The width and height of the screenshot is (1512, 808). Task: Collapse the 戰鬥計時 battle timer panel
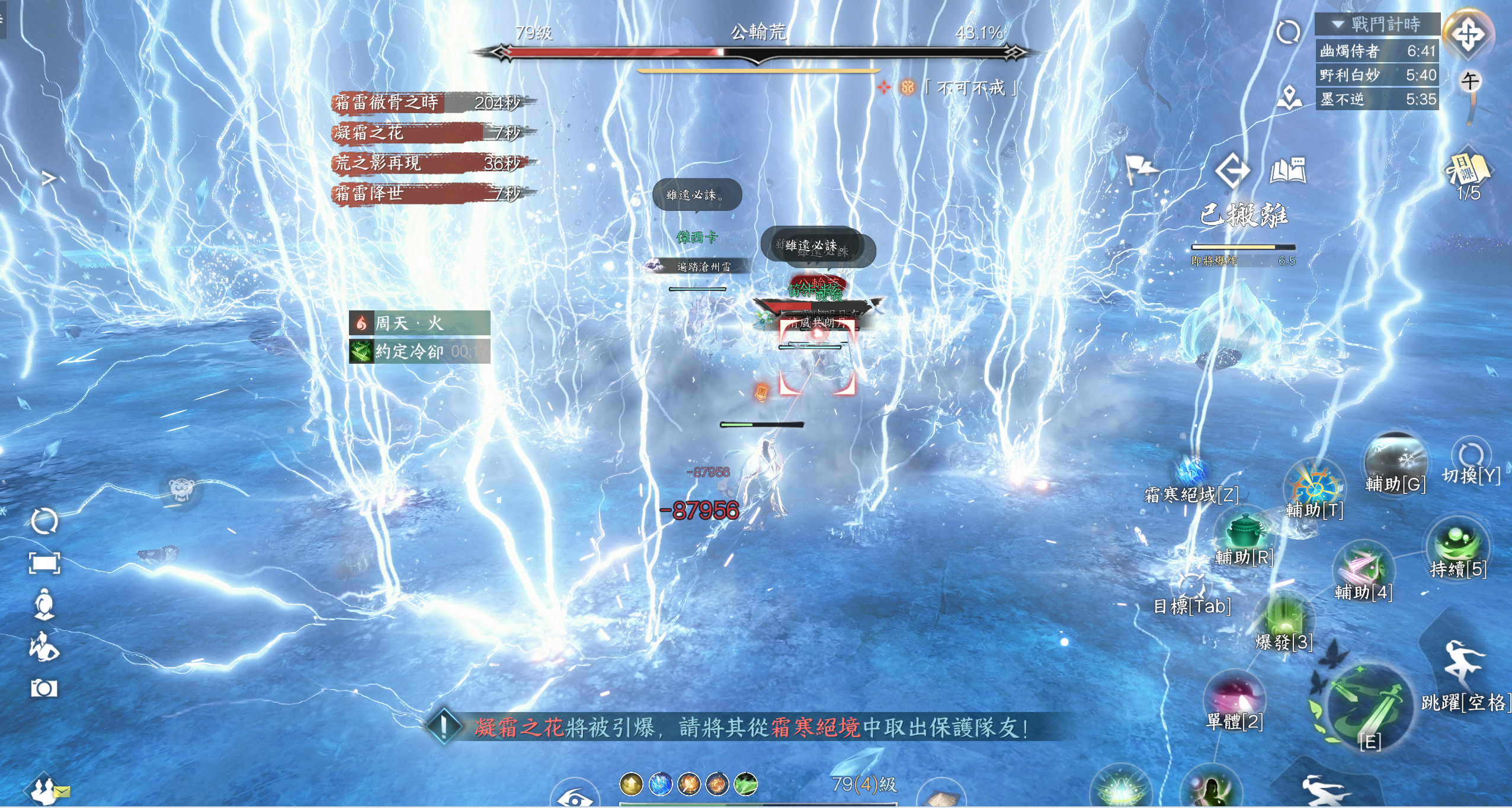pyautogui.click(x=1338, y=24)
